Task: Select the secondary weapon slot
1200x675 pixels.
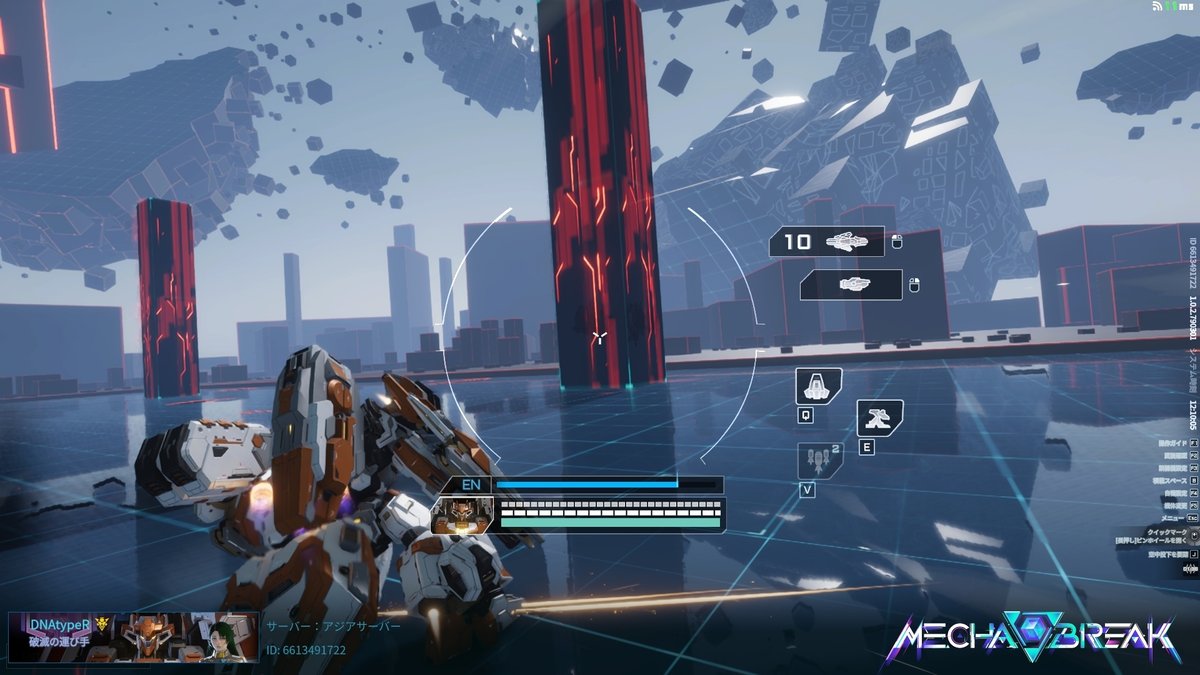Action: pos(852,285)
